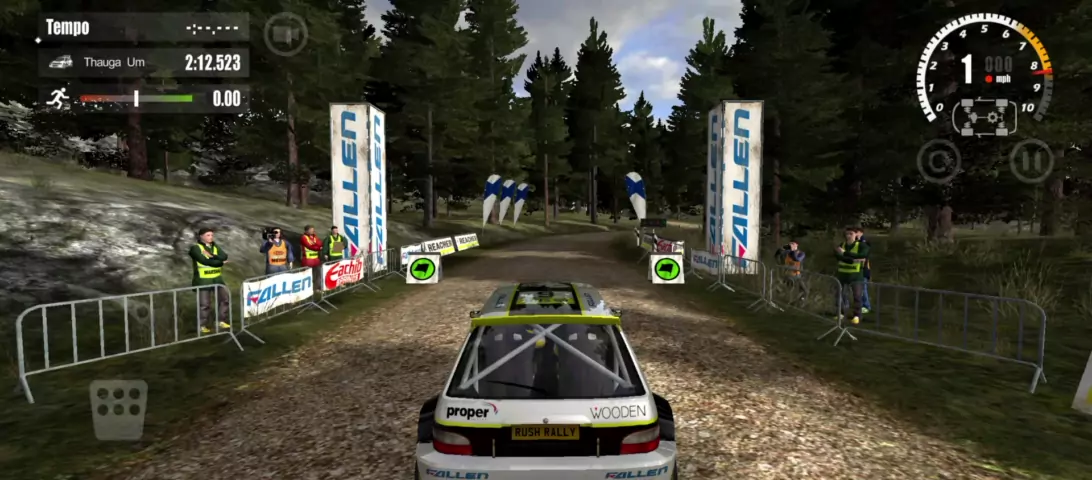
Task: Tap the camera view change button
Action: 285,35
